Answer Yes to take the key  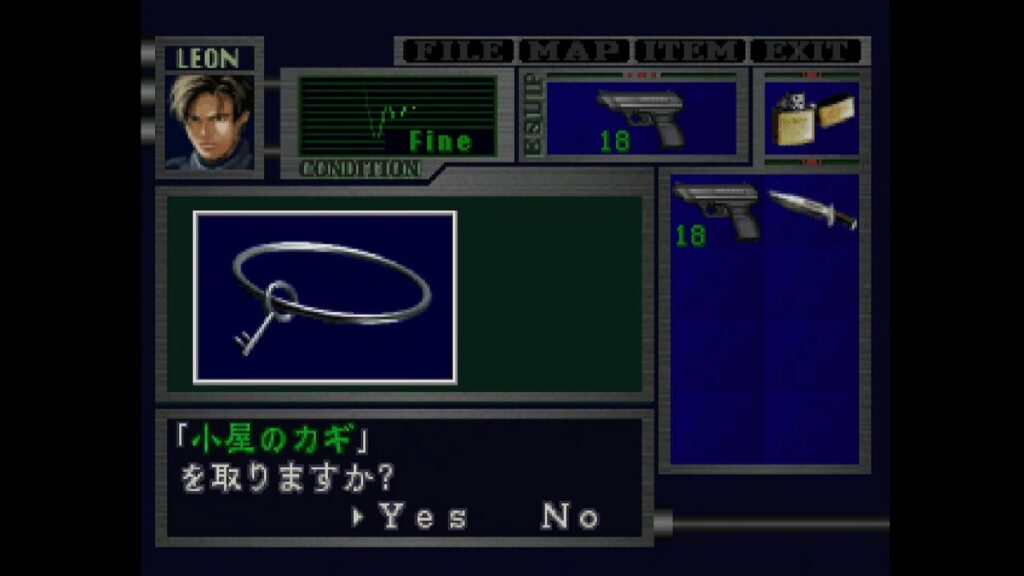point(423,517)
